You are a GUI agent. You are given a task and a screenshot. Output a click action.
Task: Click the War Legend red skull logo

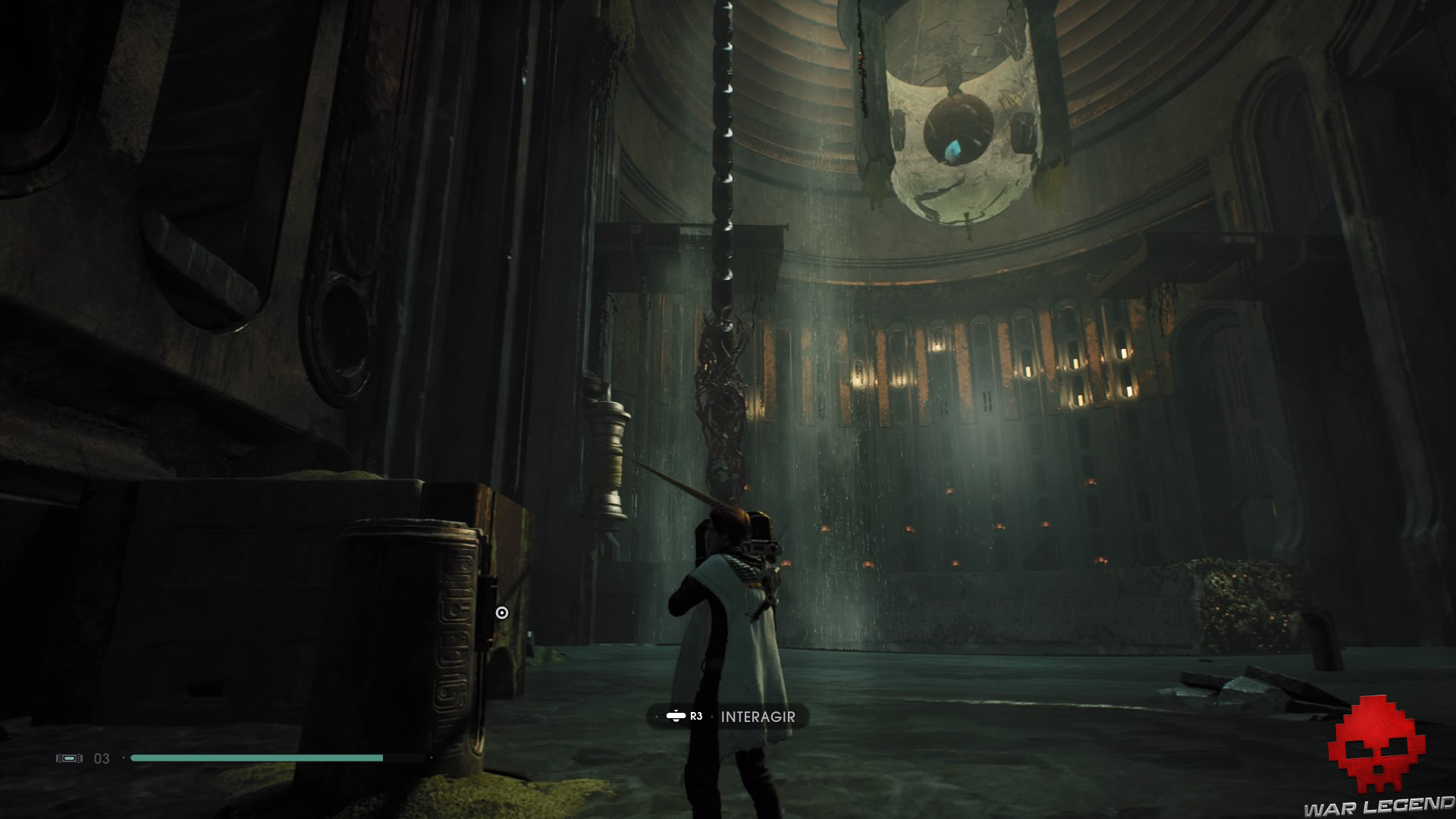[x=1376, y=752]
